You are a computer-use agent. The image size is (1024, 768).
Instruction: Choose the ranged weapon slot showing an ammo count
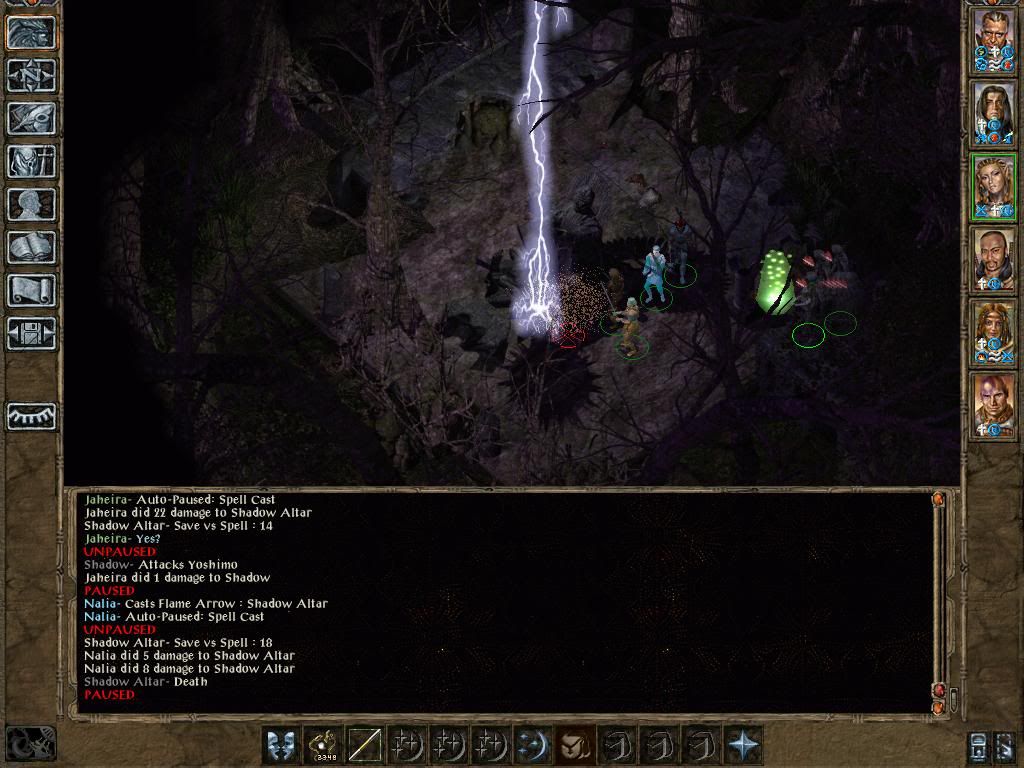tap(325, 745)
